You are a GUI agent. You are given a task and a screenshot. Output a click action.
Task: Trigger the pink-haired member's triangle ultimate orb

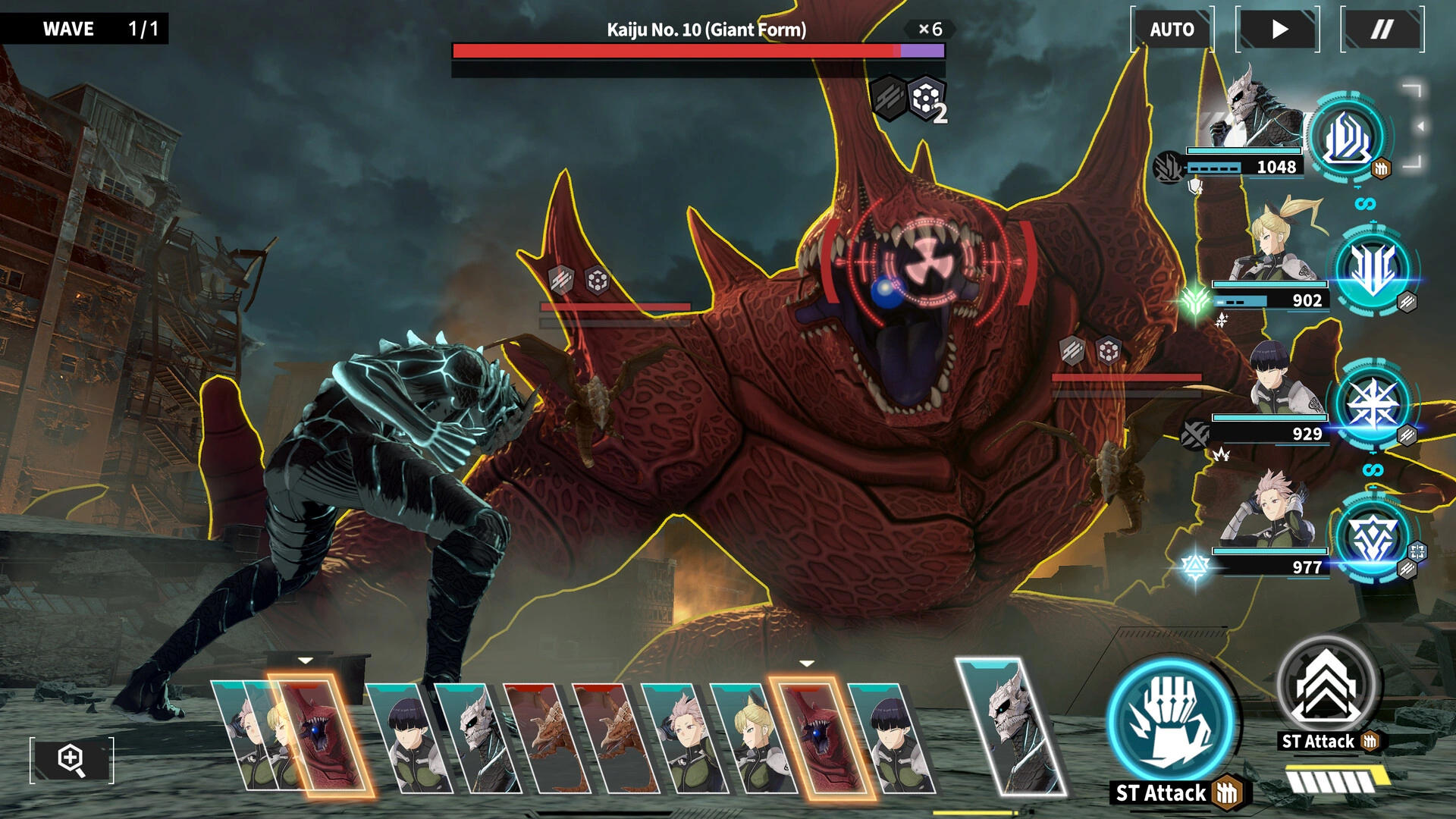pos(1373,537)
